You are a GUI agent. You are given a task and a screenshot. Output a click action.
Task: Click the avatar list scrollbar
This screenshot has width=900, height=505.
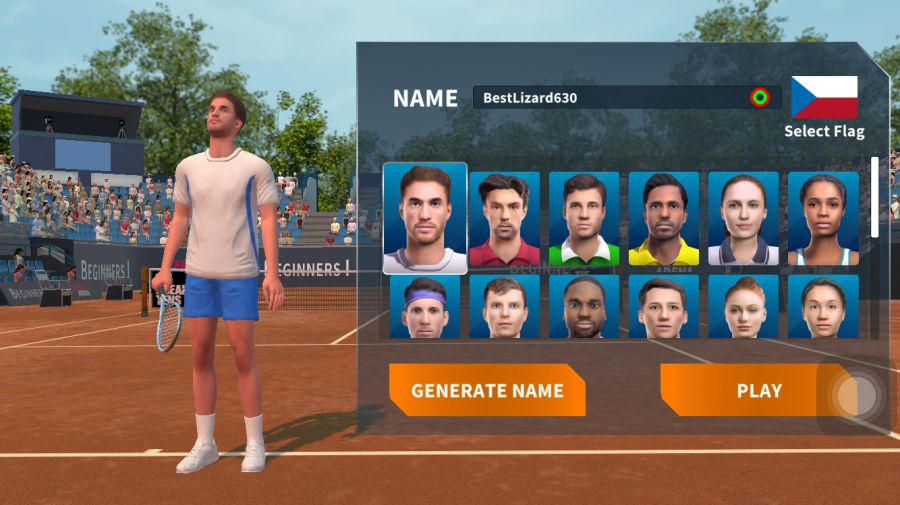[875, 197]
